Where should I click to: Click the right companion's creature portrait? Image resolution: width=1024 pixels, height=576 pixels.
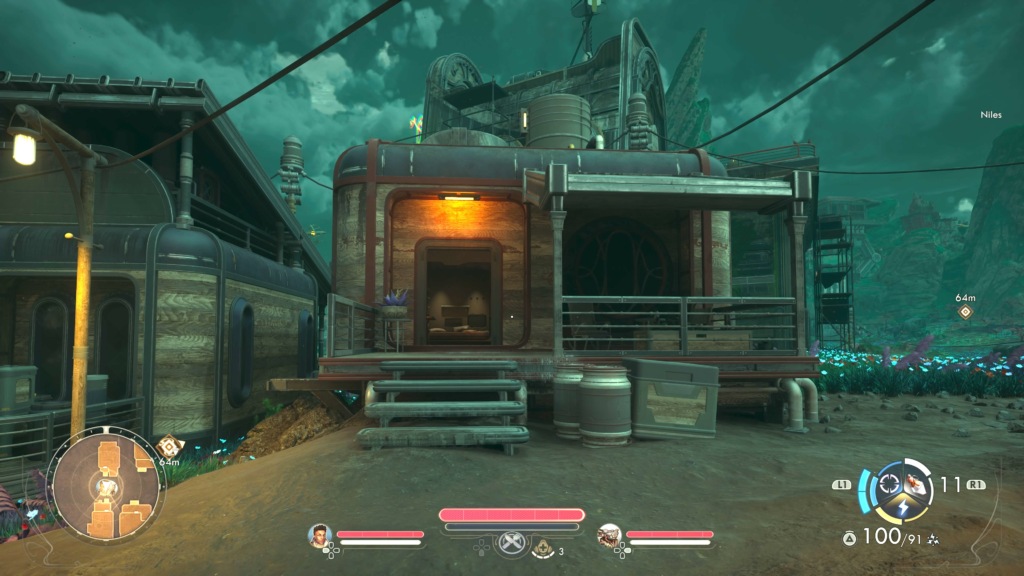609,536
